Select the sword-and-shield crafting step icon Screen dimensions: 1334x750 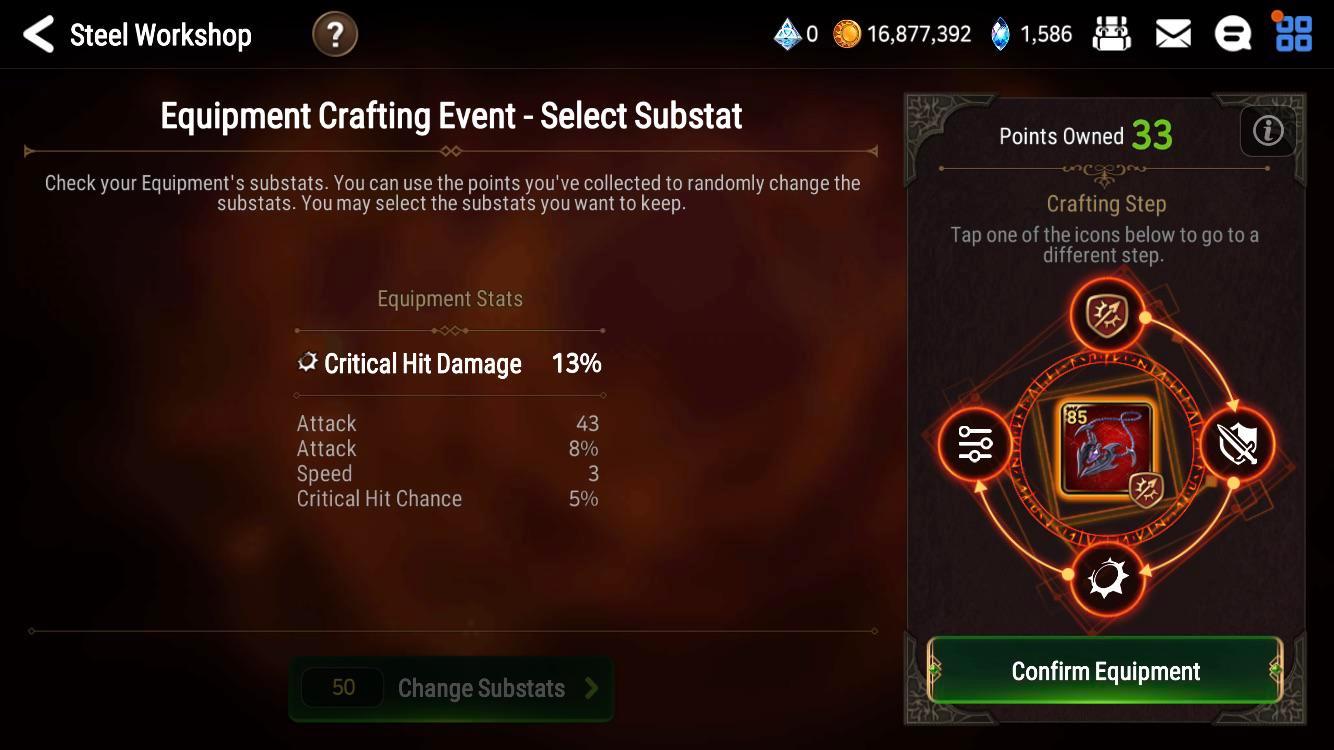point(1238,445)
